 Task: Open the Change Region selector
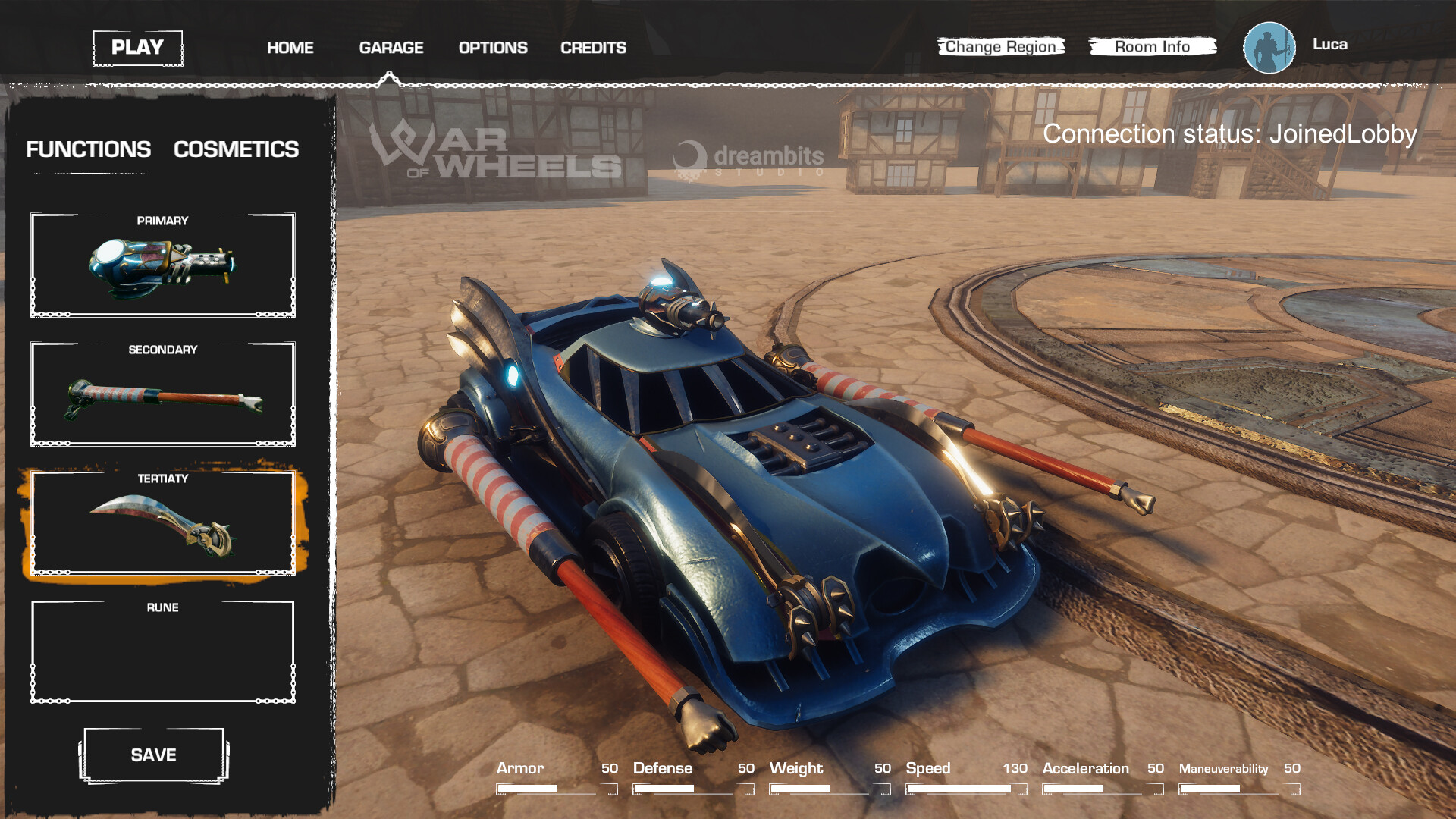tap(999, 46)
